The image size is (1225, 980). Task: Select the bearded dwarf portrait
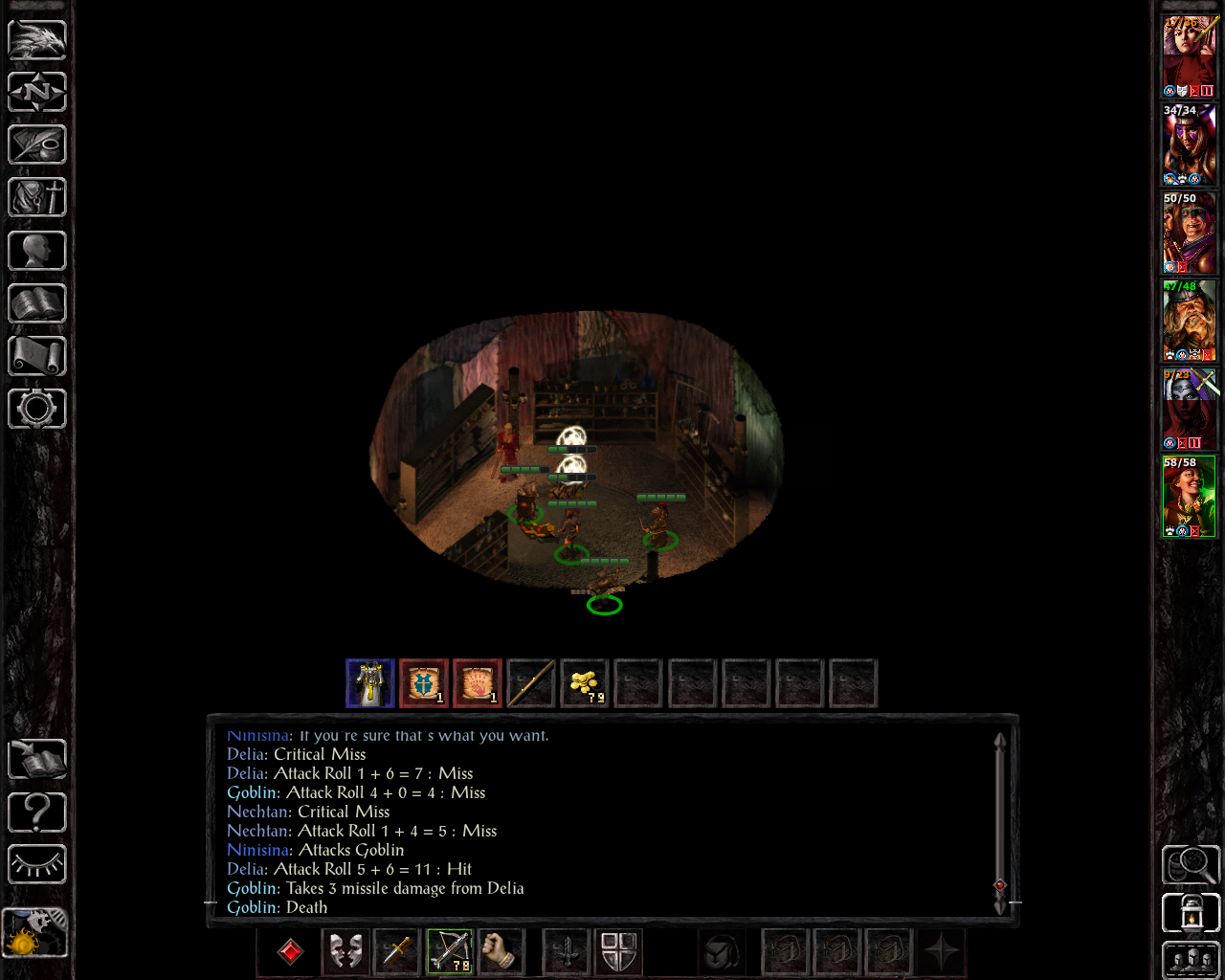pyautogui.click(x=1189, y=321)
